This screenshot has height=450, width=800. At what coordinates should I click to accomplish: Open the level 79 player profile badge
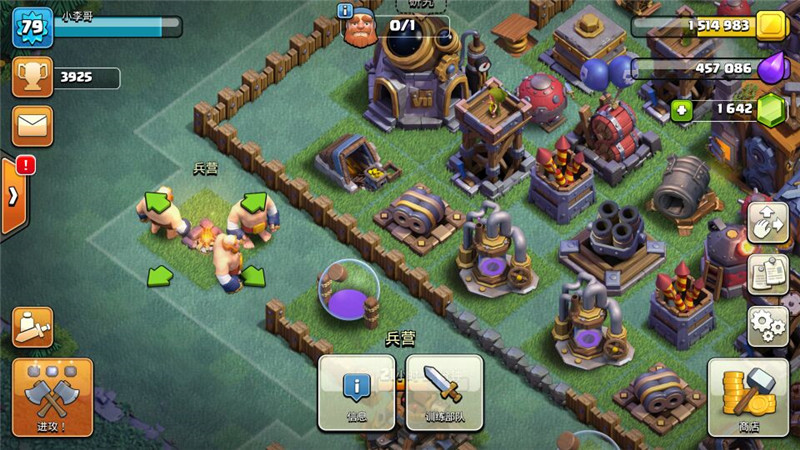pos(32,27)
